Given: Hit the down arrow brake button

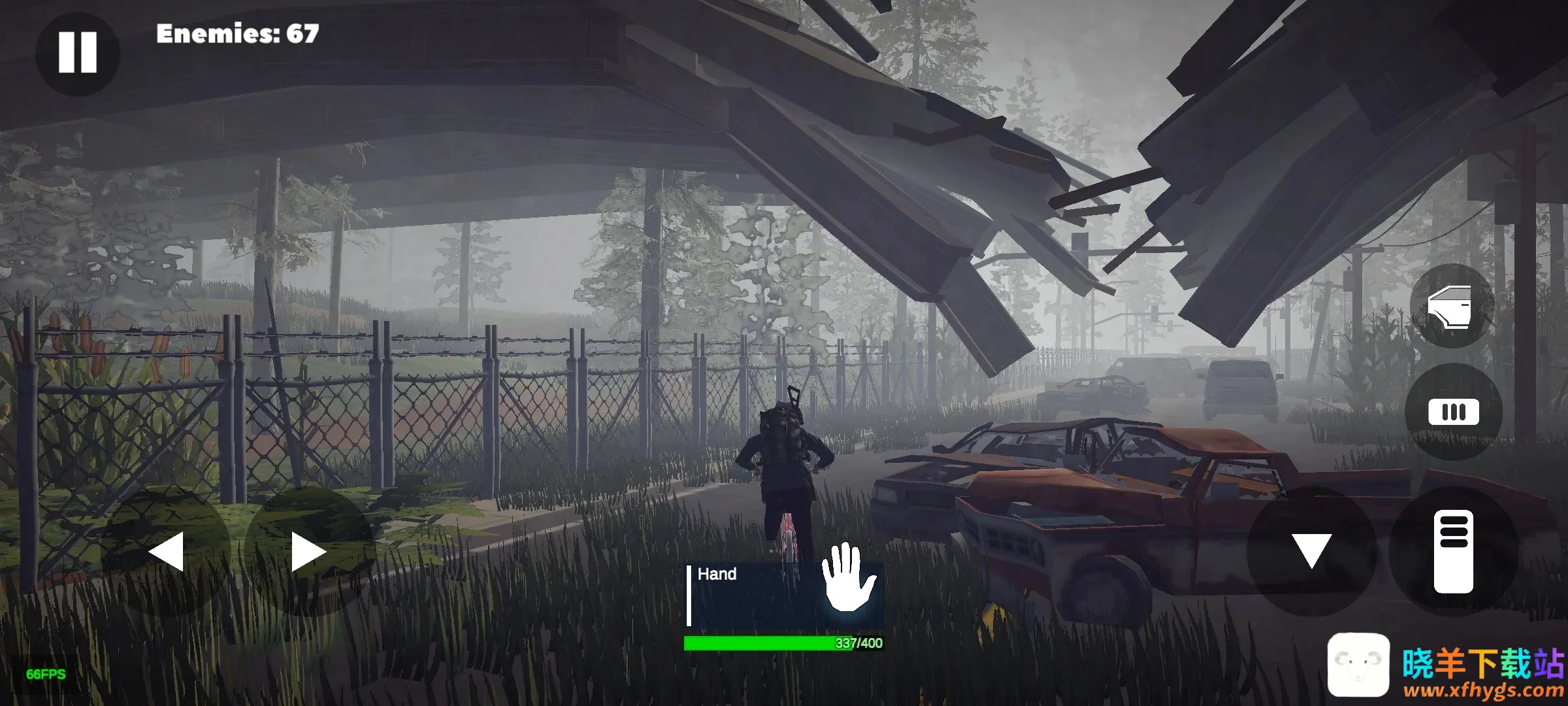Looking at the screenshot, I should coord(1311,550).
